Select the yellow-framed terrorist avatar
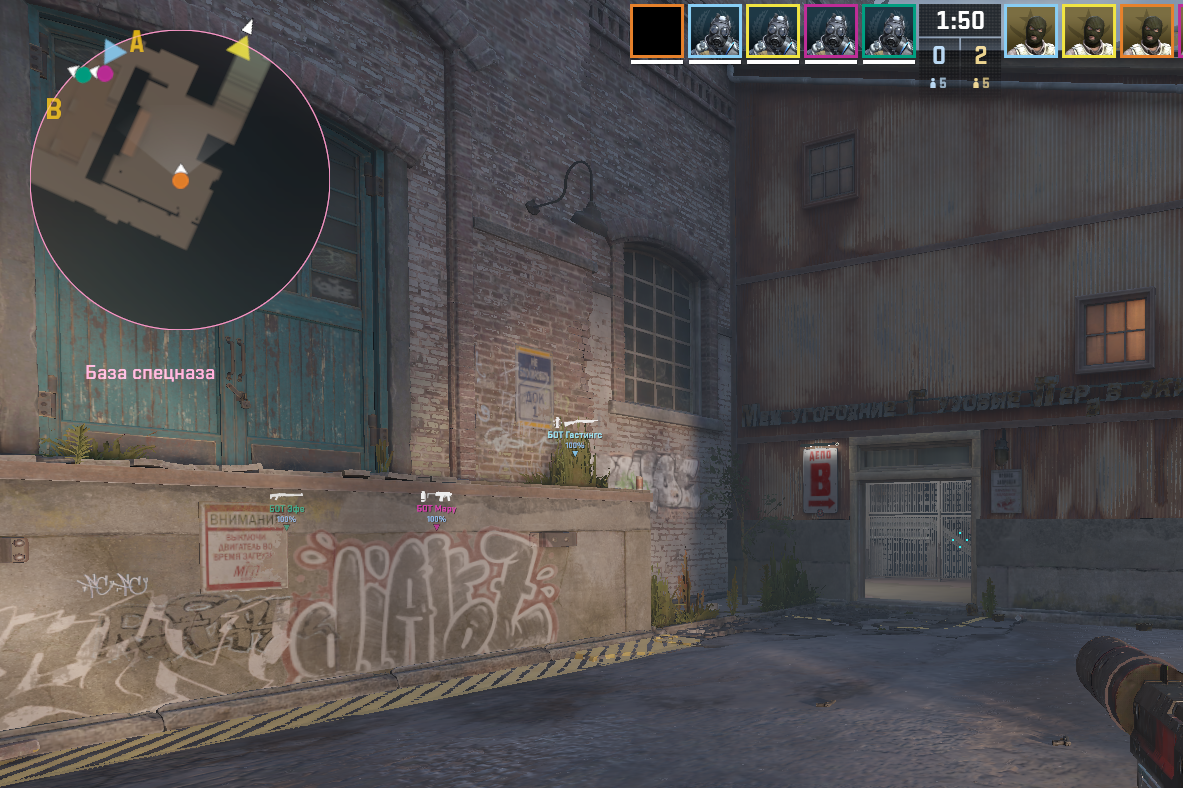 click(1089, 31)
